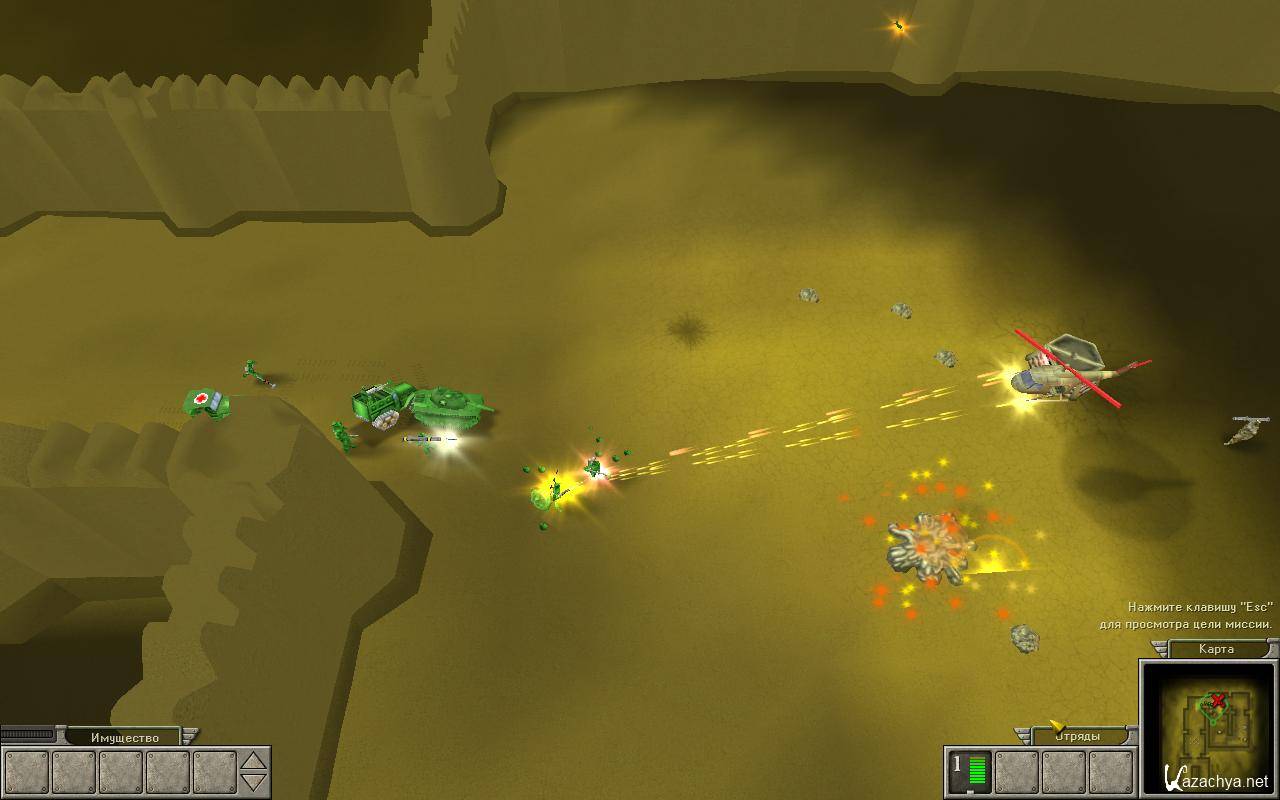Click the inventory up arrow

(x=256, y=762)
